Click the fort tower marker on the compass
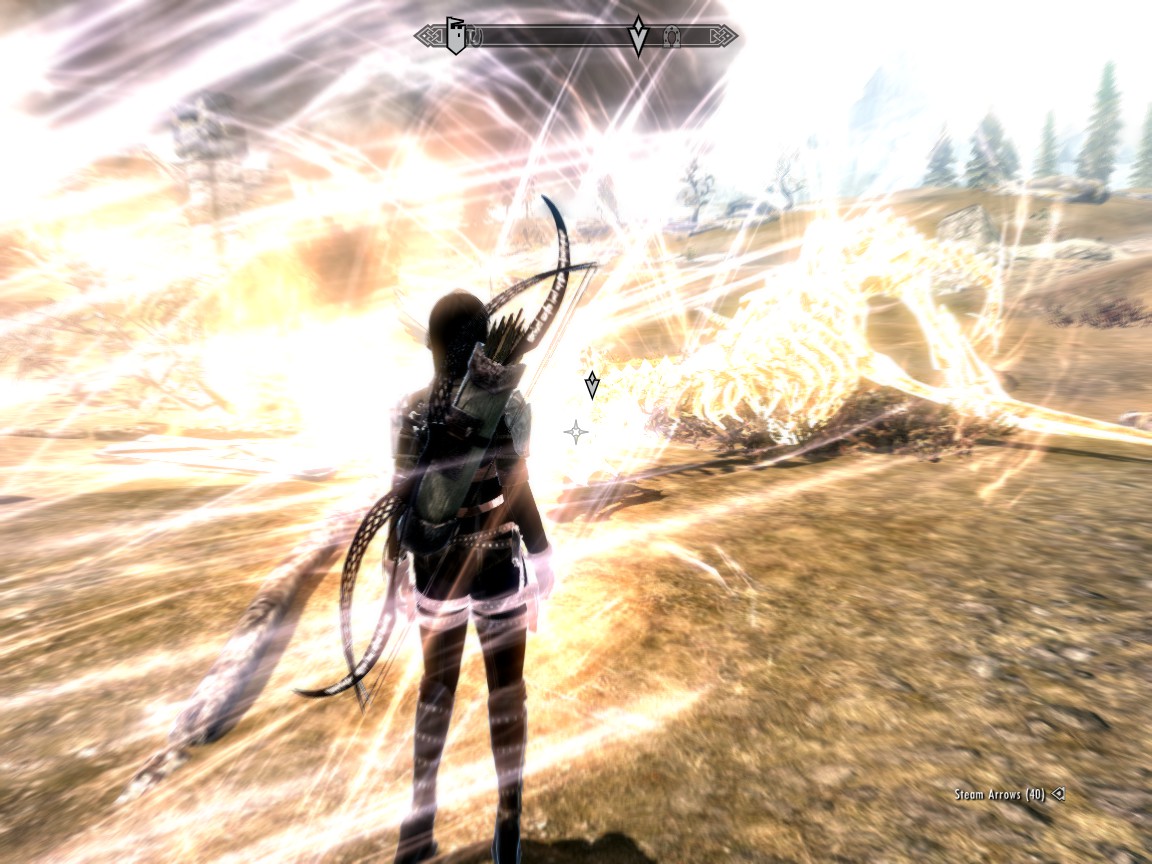 pos(456,36)
